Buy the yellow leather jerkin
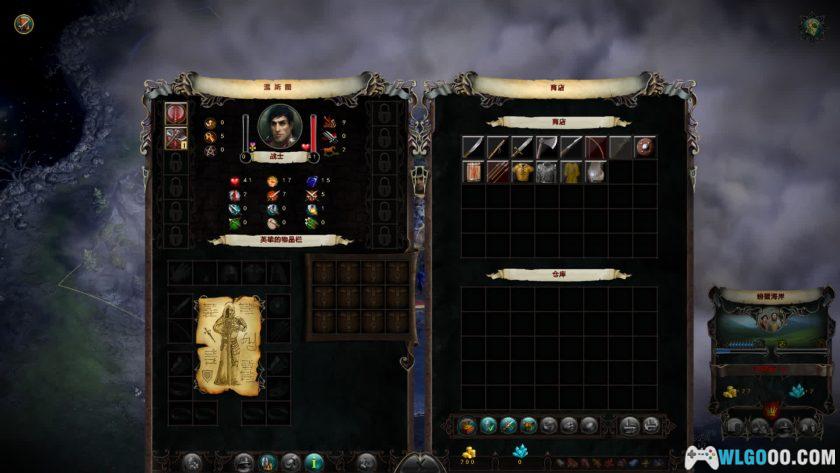 [521, 172]
